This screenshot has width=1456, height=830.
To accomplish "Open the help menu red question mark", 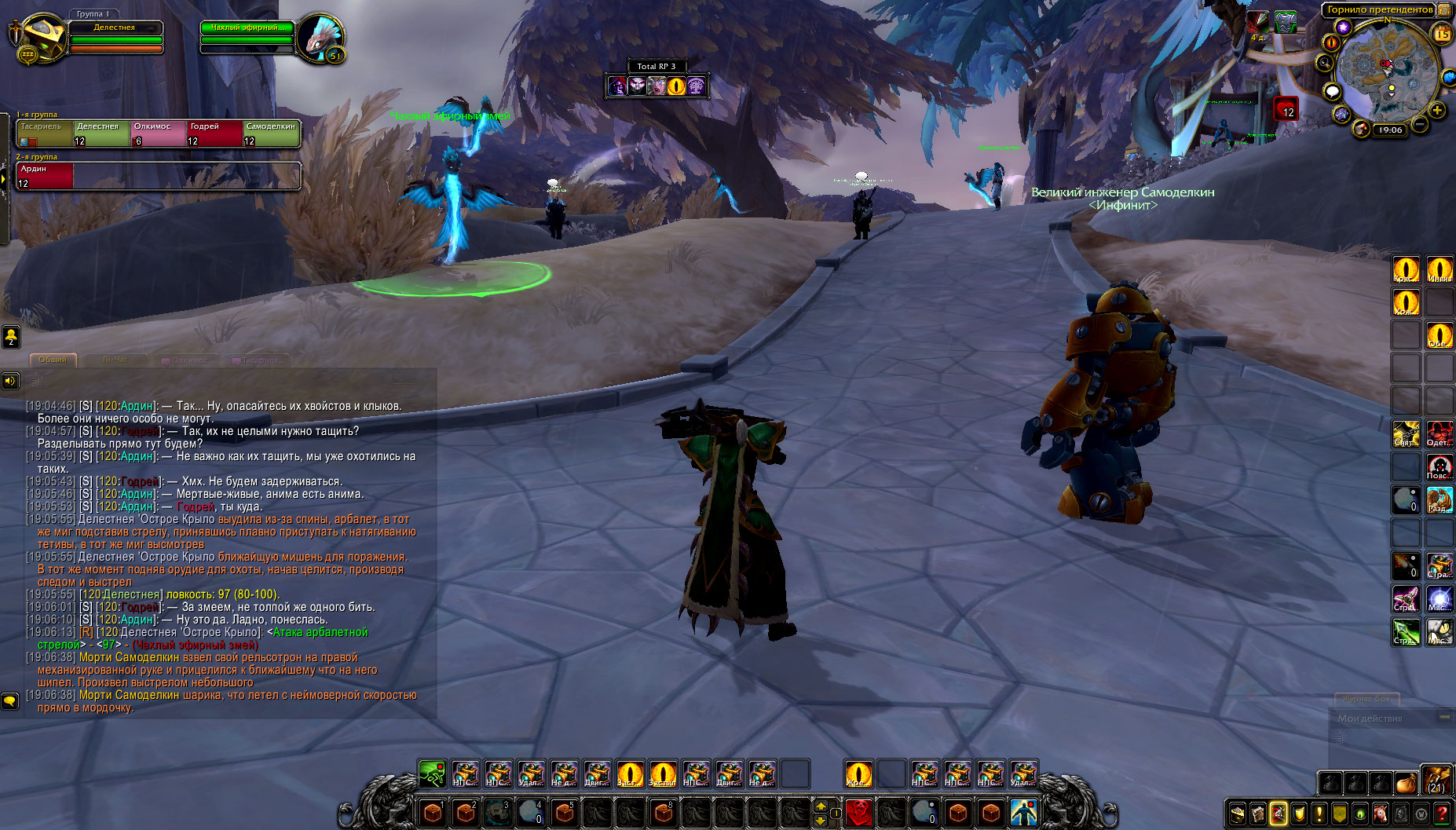I will pyautogui.click(x=1443, y=814).
